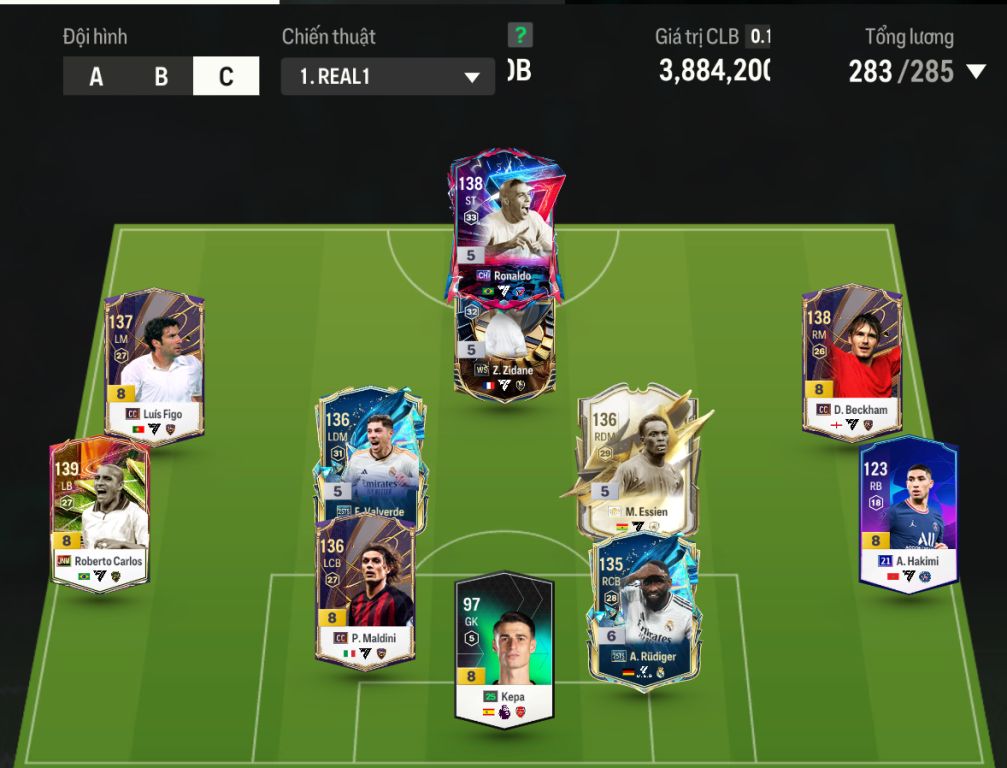Switch to squad tab A
The width and height of the screenshot is (1007, 768).
[x=96, y=77]
